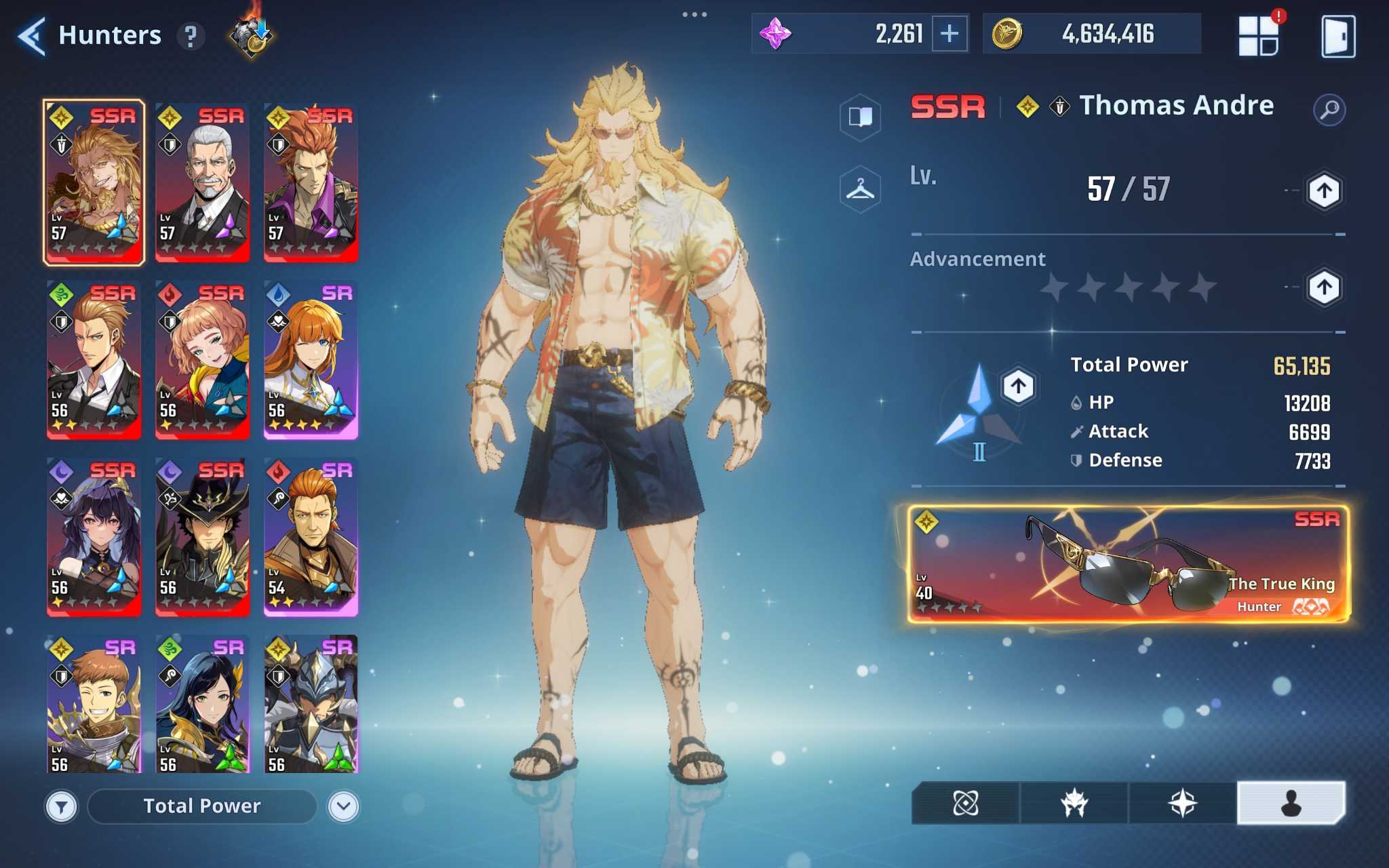Upgrade Advancement using its arrow button
The image size is (1389, 868).
point(1324,288)
